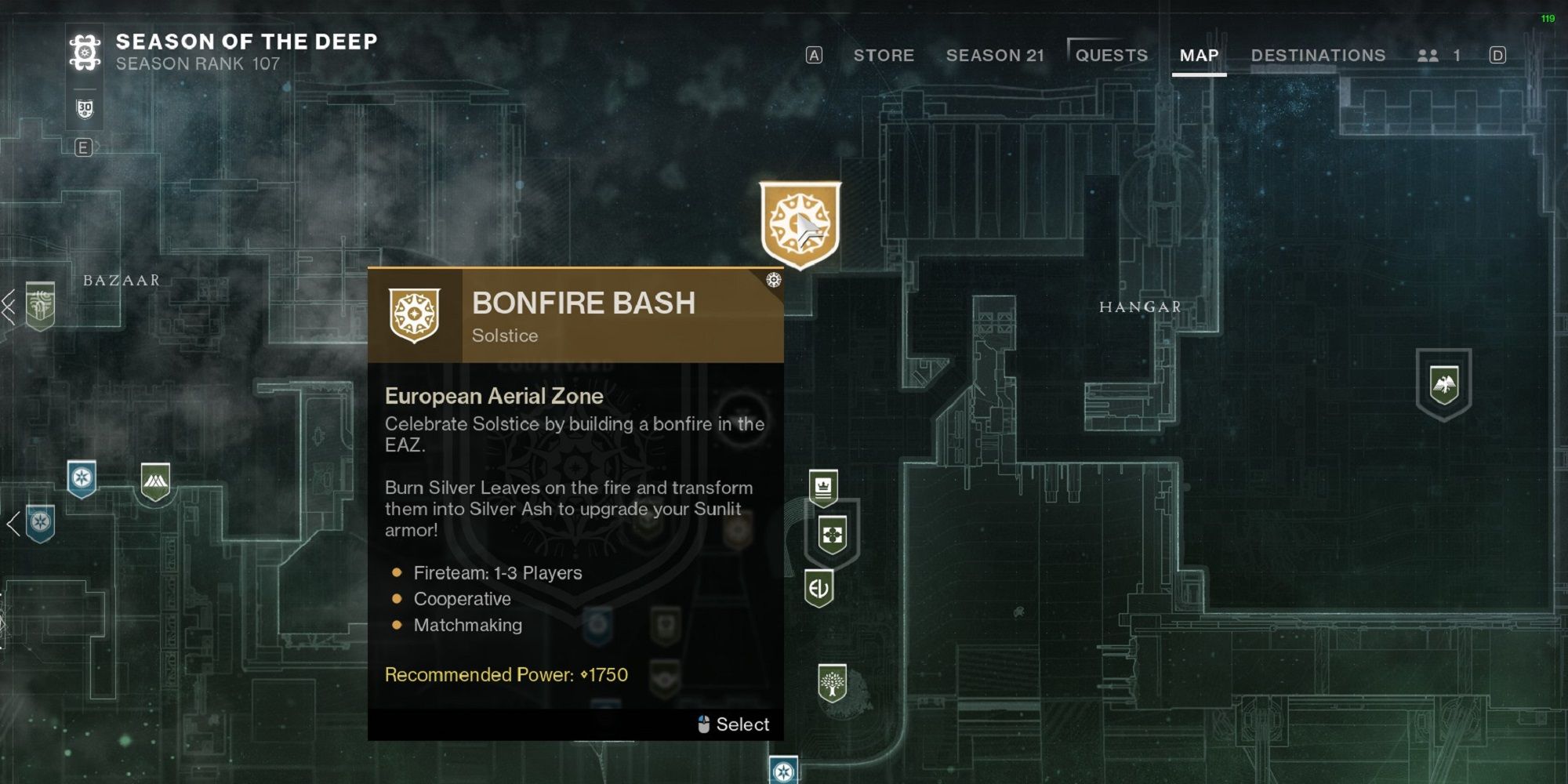Click the blue snowflake vendor icon near Bazaar

81,477
